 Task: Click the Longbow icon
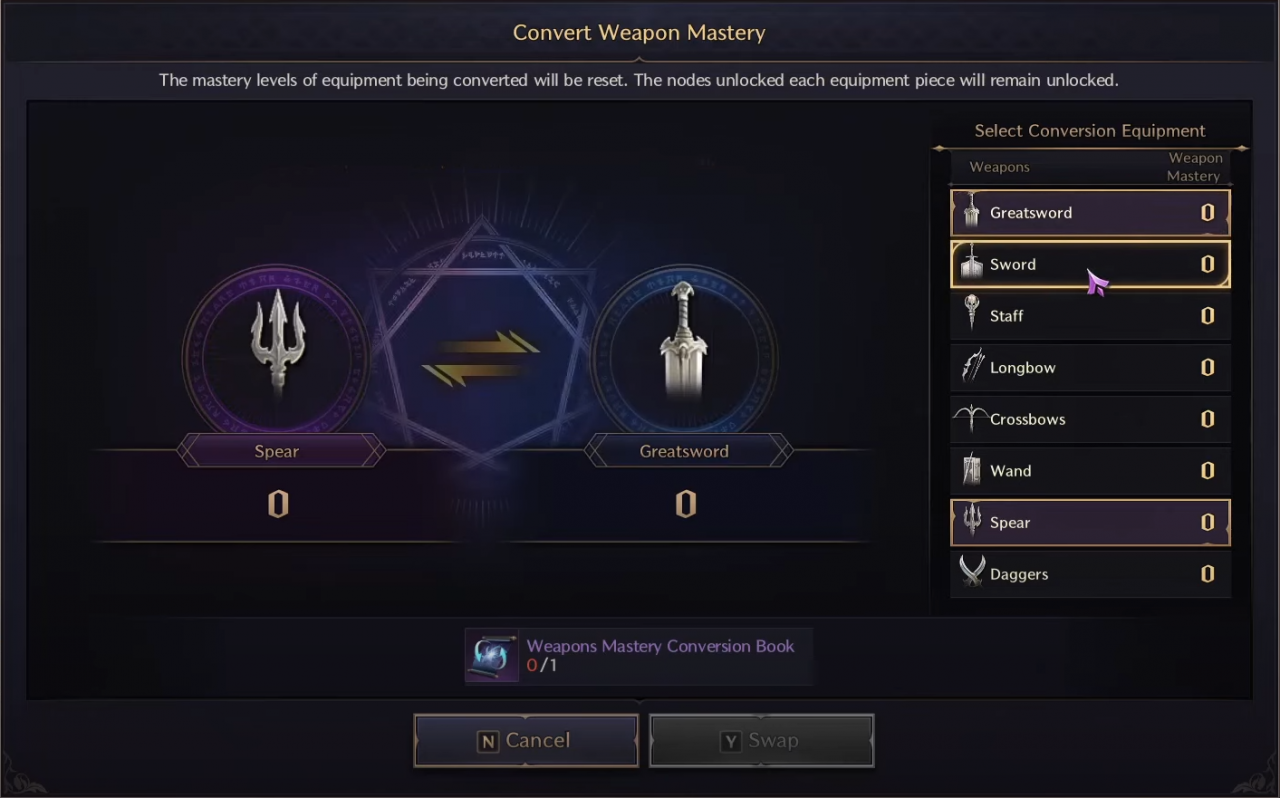coord(971,366)
